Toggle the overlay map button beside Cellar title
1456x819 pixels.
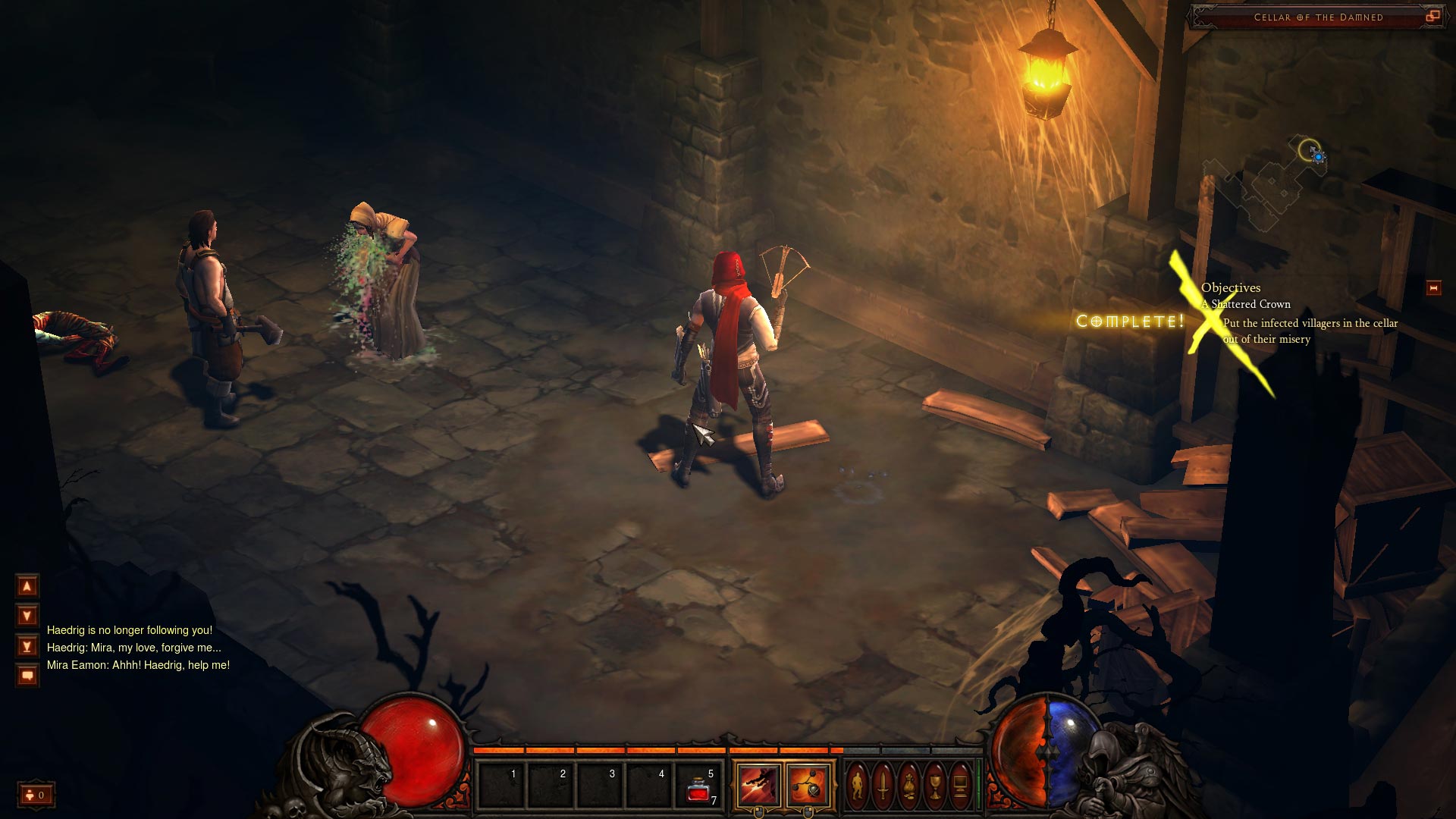1432,16
